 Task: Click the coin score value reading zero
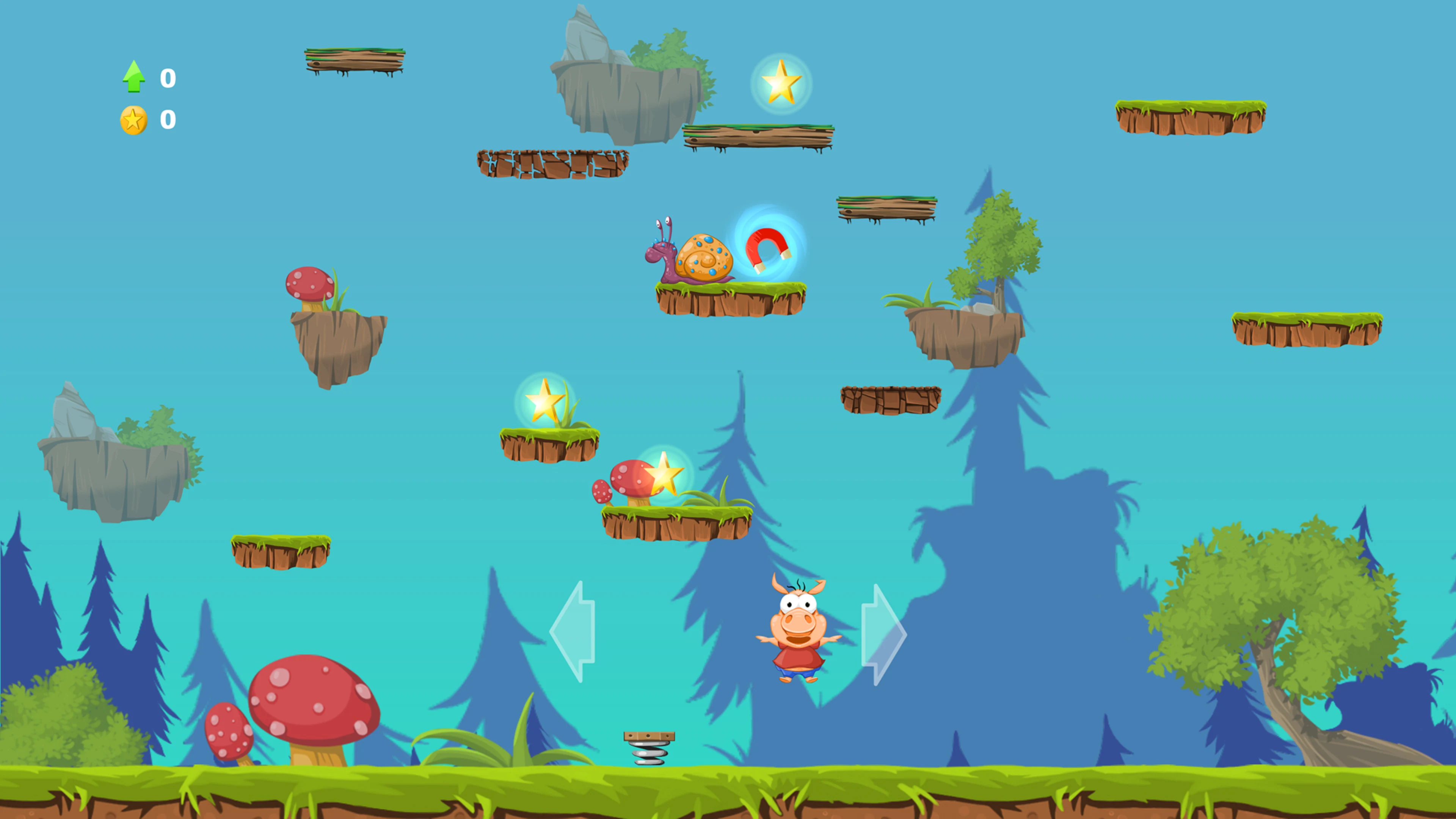168,119
